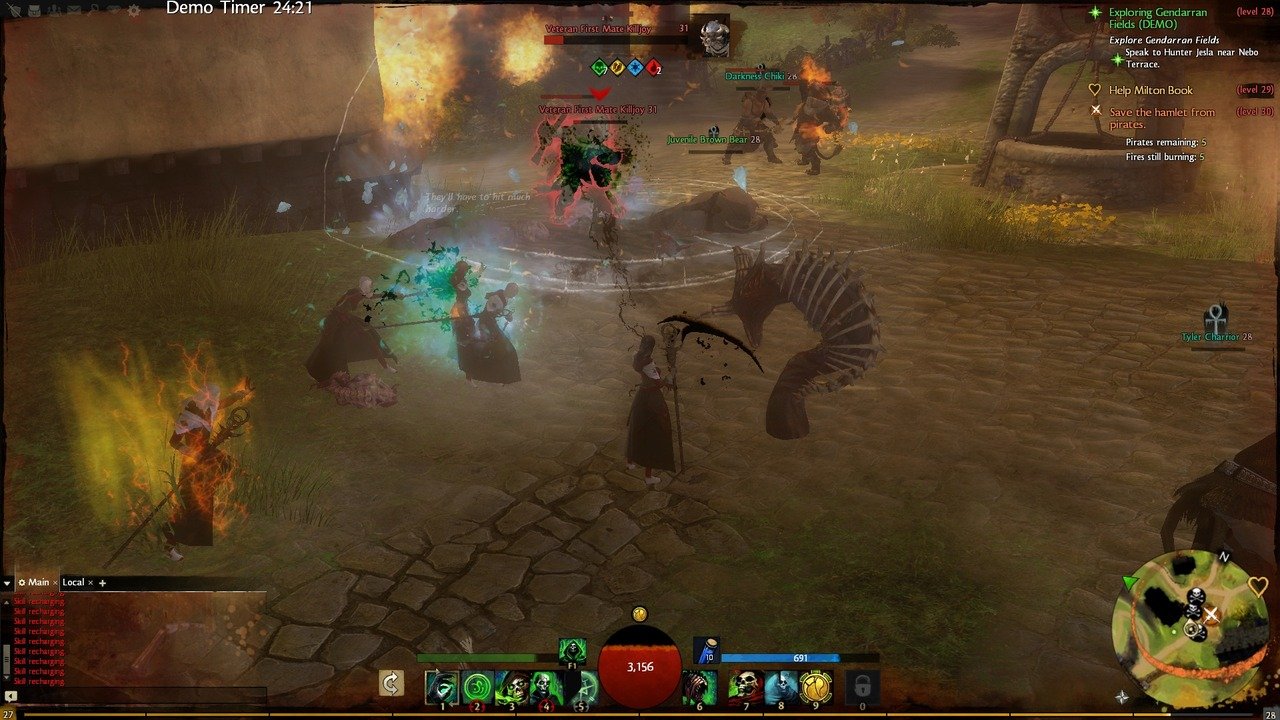Use the healing skill in slot 6
The height and width of the screenshot is (720, 1280).
point(700,687)
